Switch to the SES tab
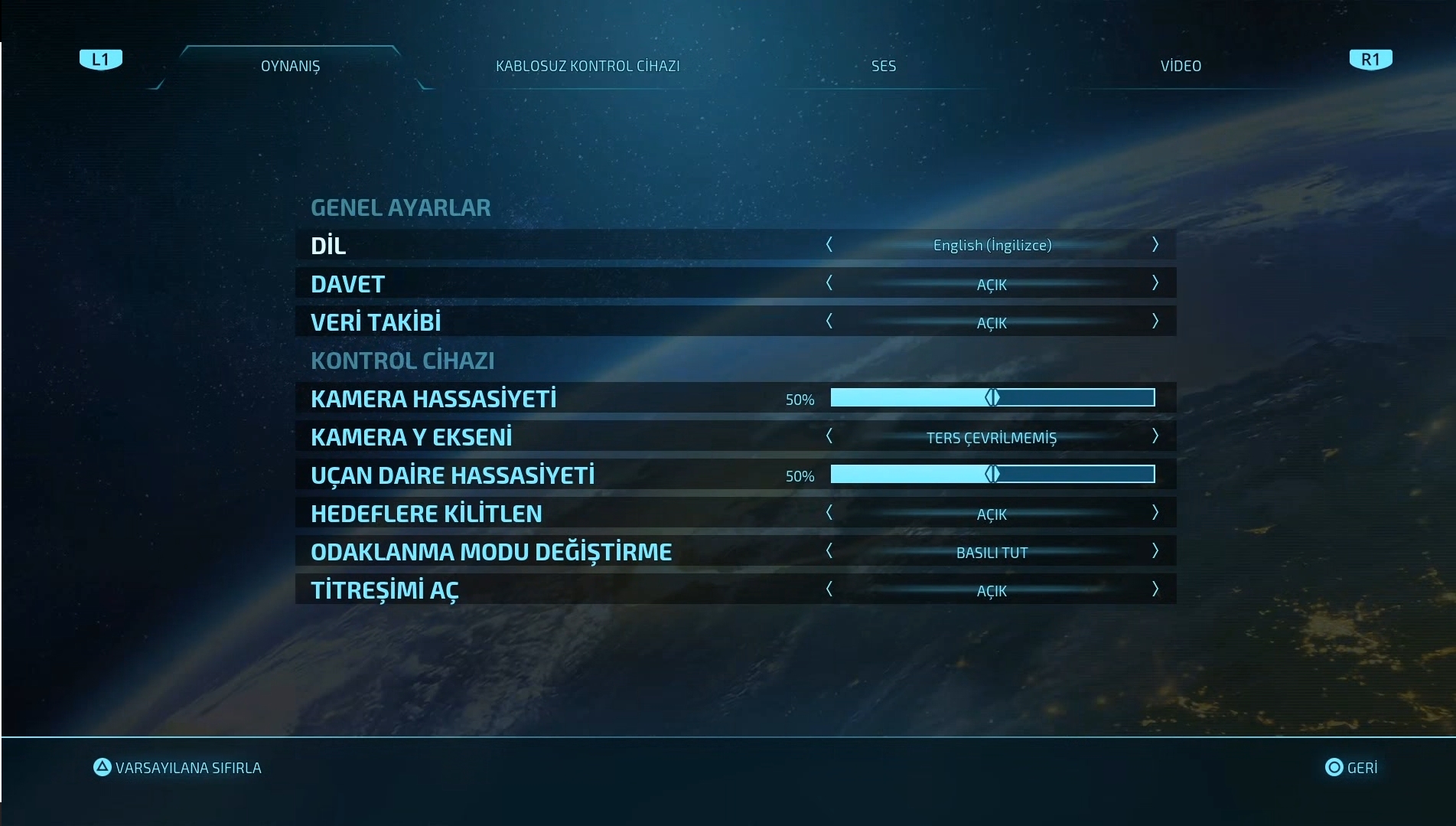1456x826 pixels. coord(884,67)
